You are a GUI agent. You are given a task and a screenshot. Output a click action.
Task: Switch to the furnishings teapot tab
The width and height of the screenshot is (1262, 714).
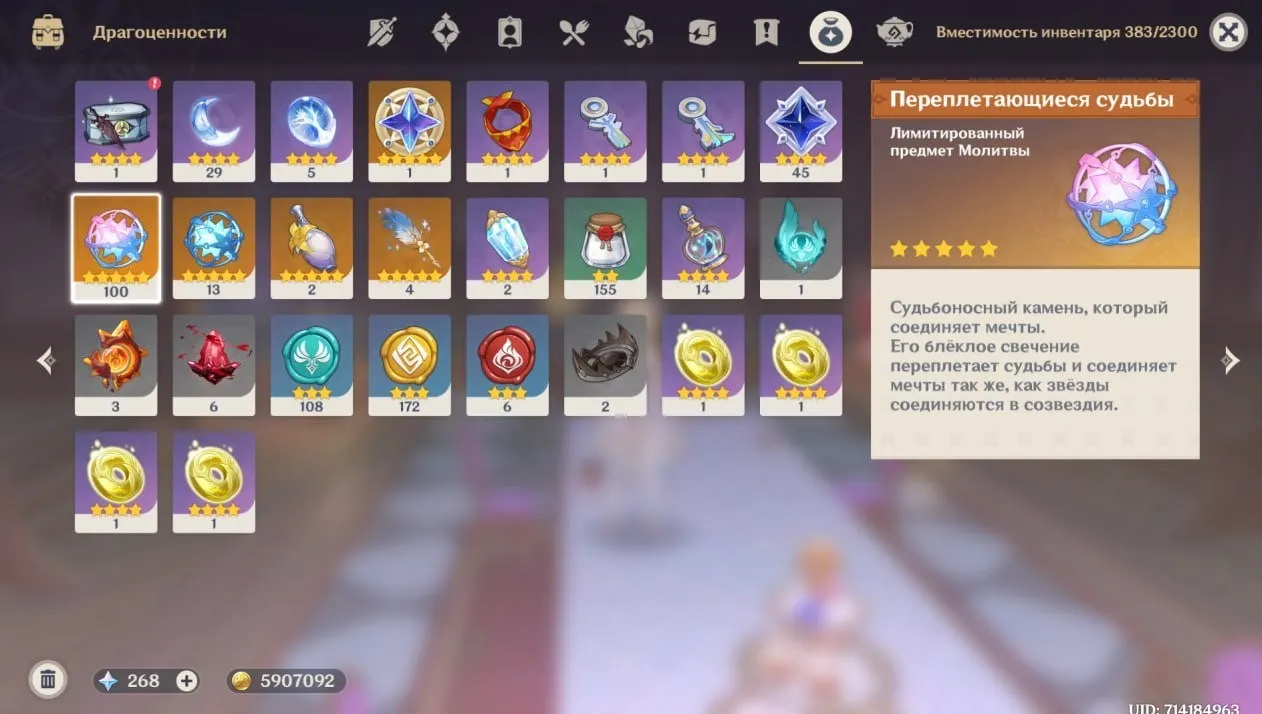[893, 32]
